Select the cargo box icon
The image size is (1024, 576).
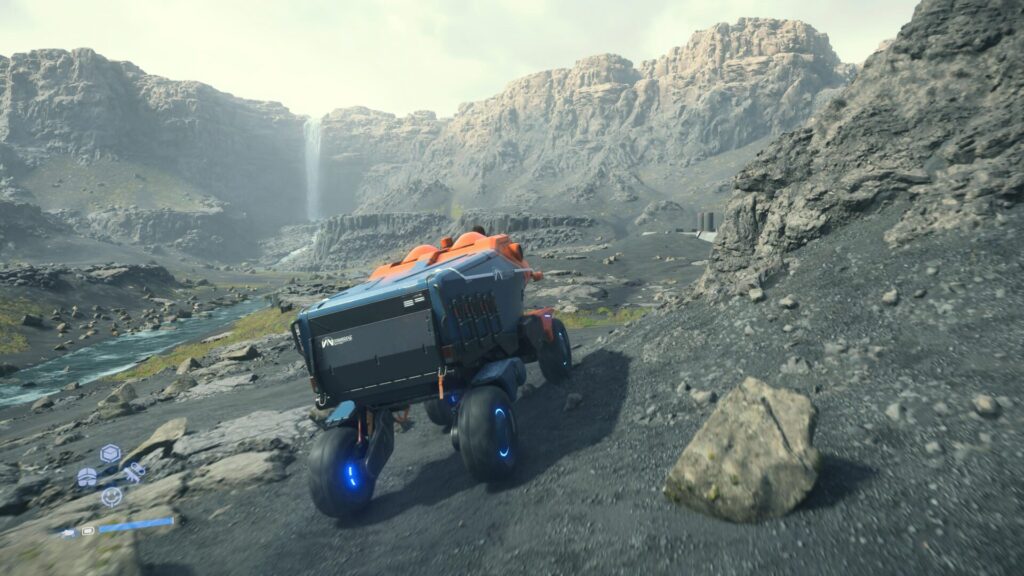(110, 453)
